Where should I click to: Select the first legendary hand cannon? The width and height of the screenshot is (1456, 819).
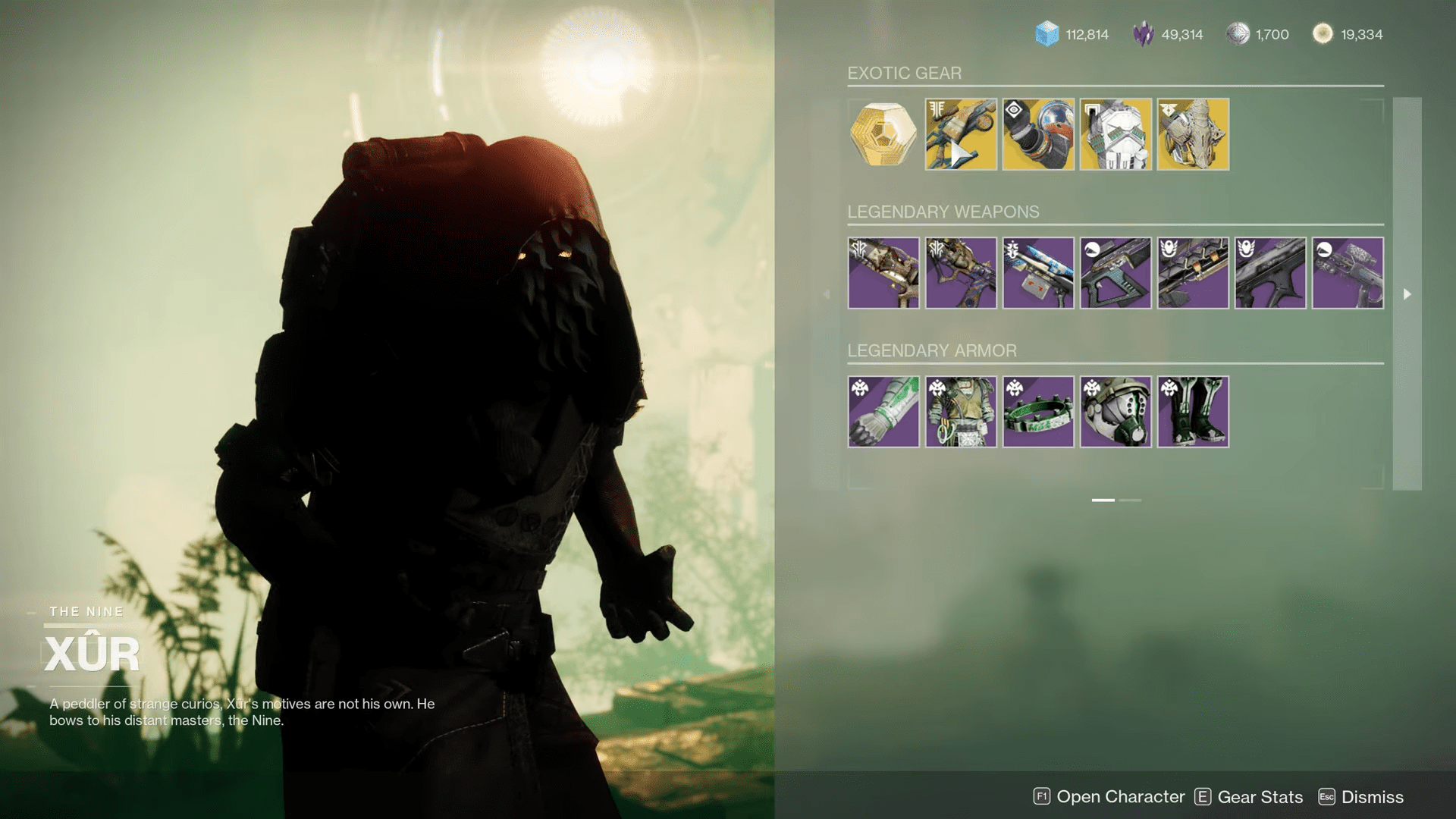coord(883,273)
